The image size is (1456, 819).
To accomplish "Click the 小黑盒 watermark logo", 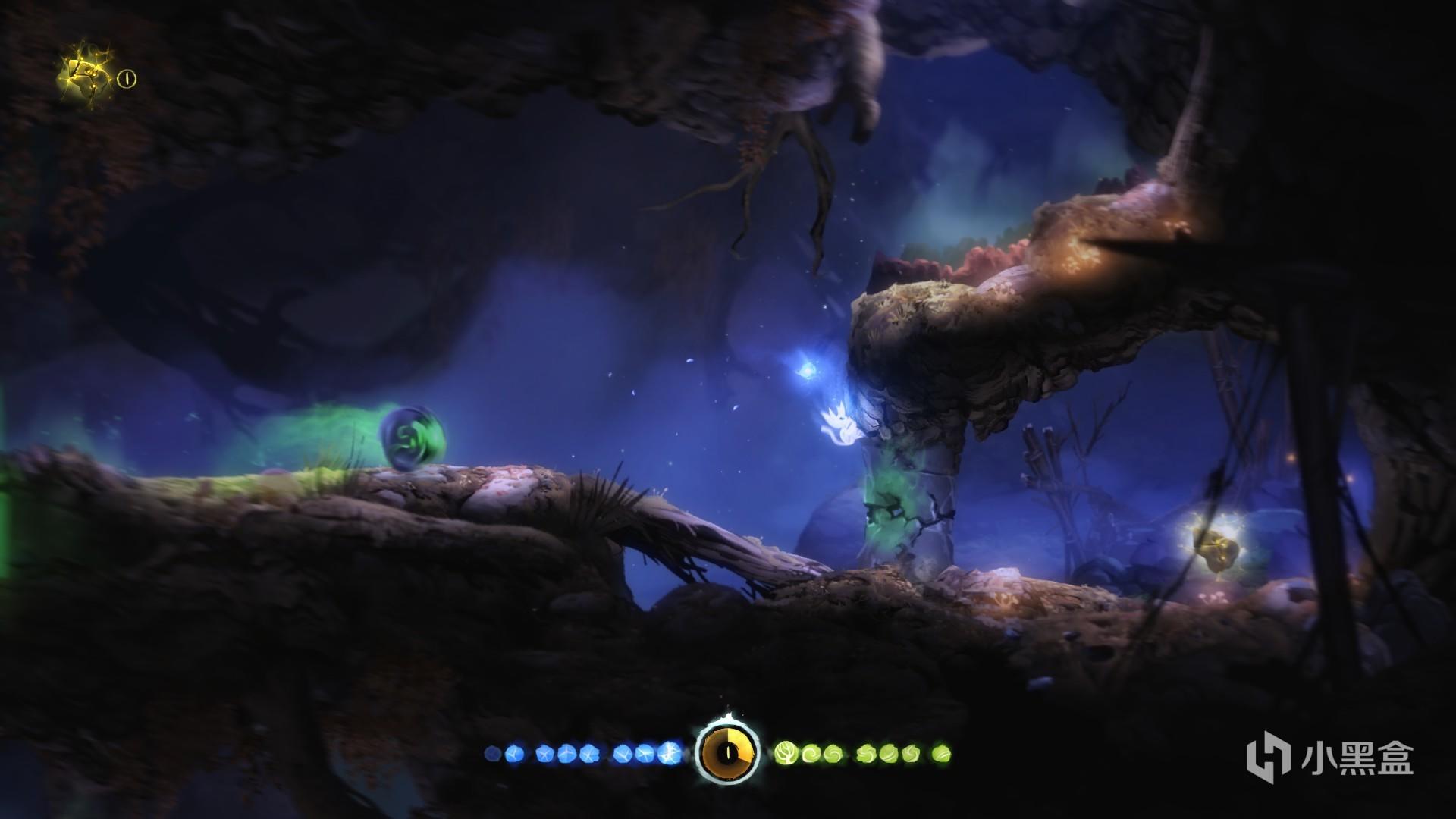I will (x=1330, y=758).
